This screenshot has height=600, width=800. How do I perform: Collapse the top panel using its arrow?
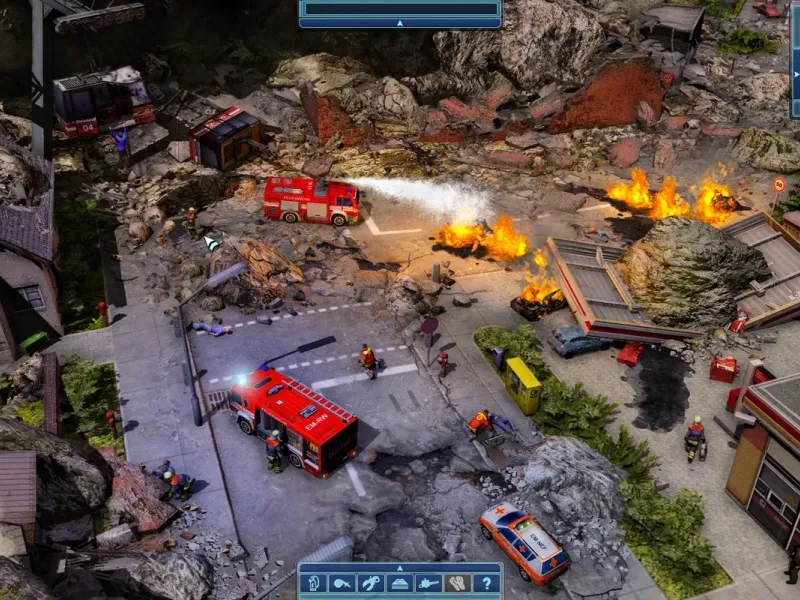399,22
